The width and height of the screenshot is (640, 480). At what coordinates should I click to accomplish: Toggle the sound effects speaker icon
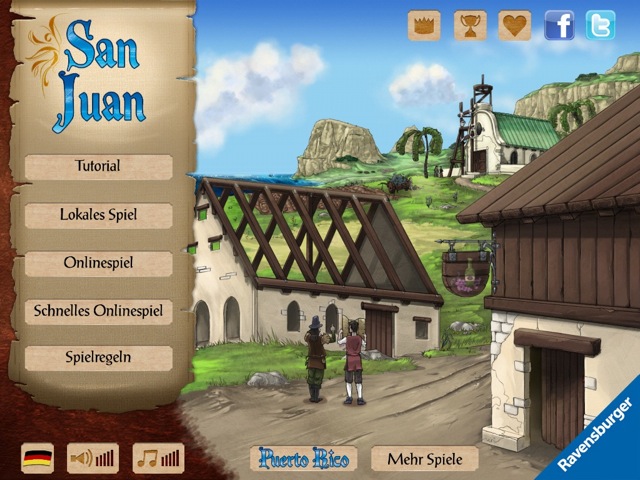[92, 458]
